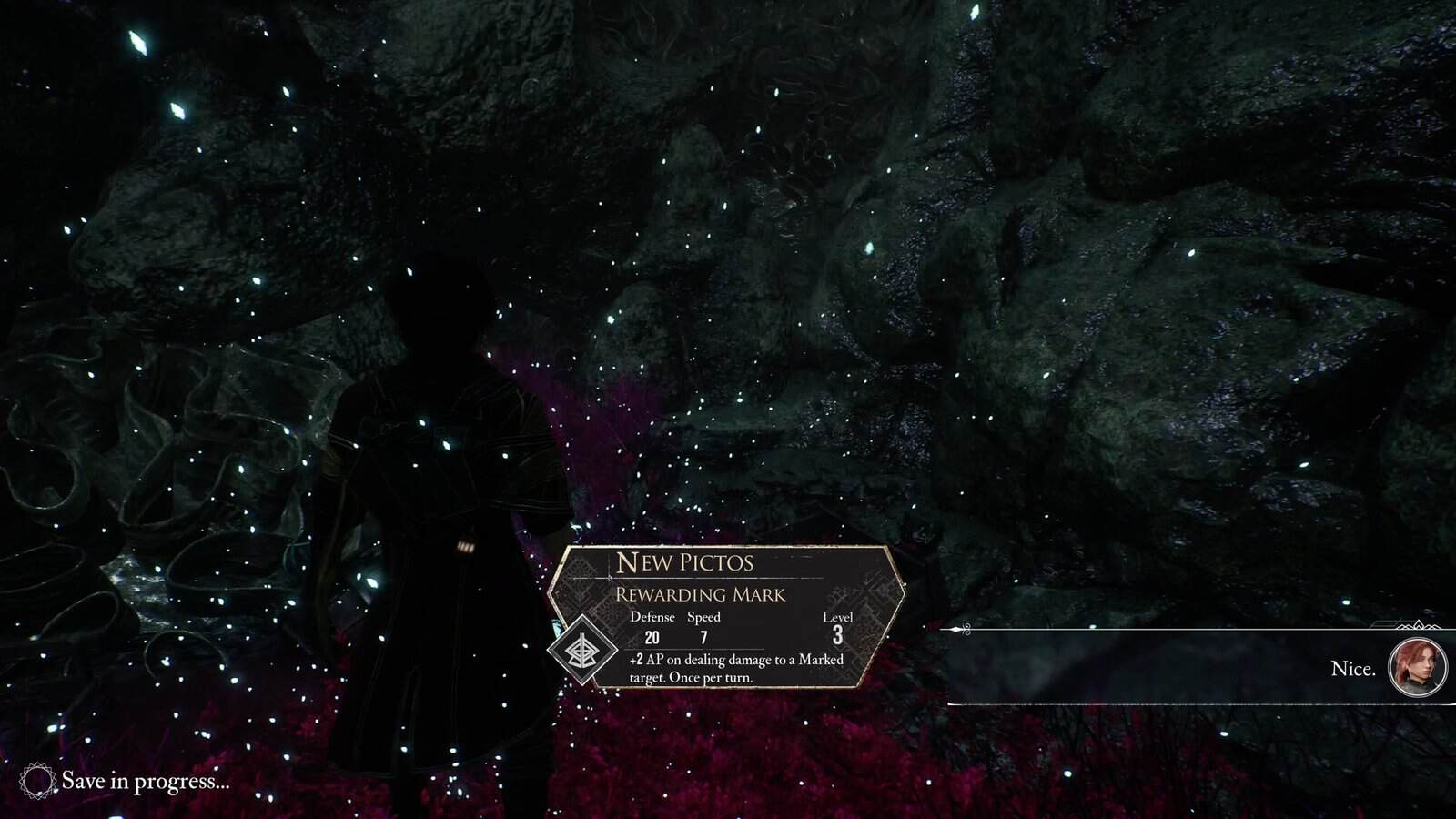Click the save-in-progress spinner icon
The height and width of the screenshot is (819, 1456).
click(x=38, y=781)
